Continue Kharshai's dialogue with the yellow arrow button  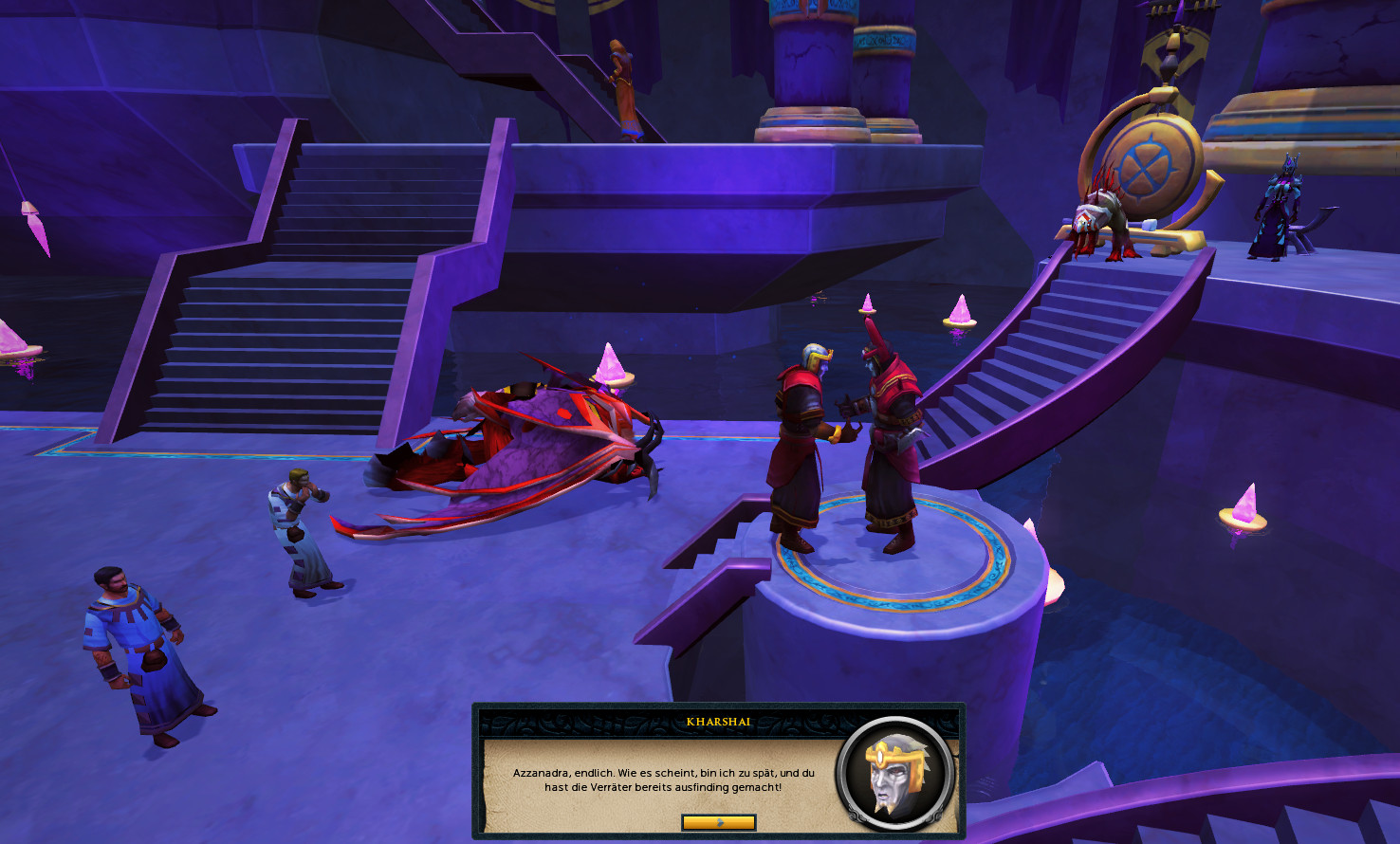(x=718, y=822)
